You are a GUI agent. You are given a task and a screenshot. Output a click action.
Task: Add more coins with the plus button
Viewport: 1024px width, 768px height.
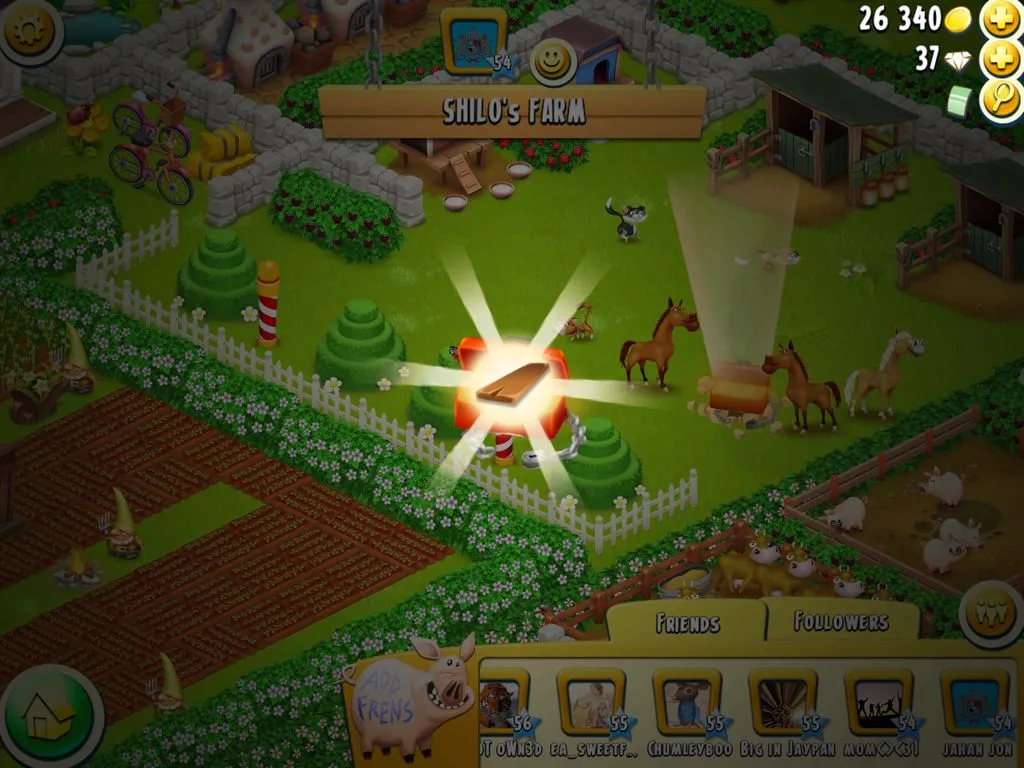(999, 19)
